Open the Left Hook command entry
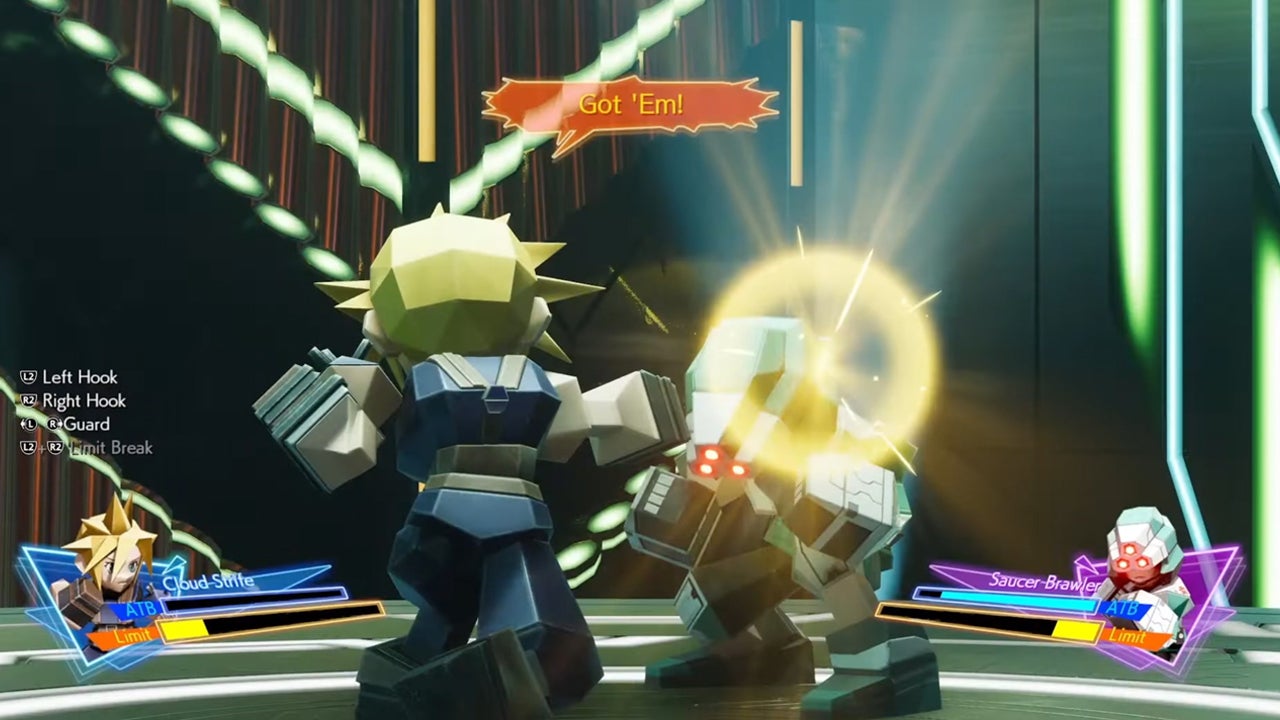The height and width of the screenshot is (720, 1280). [x=81, y=377]
